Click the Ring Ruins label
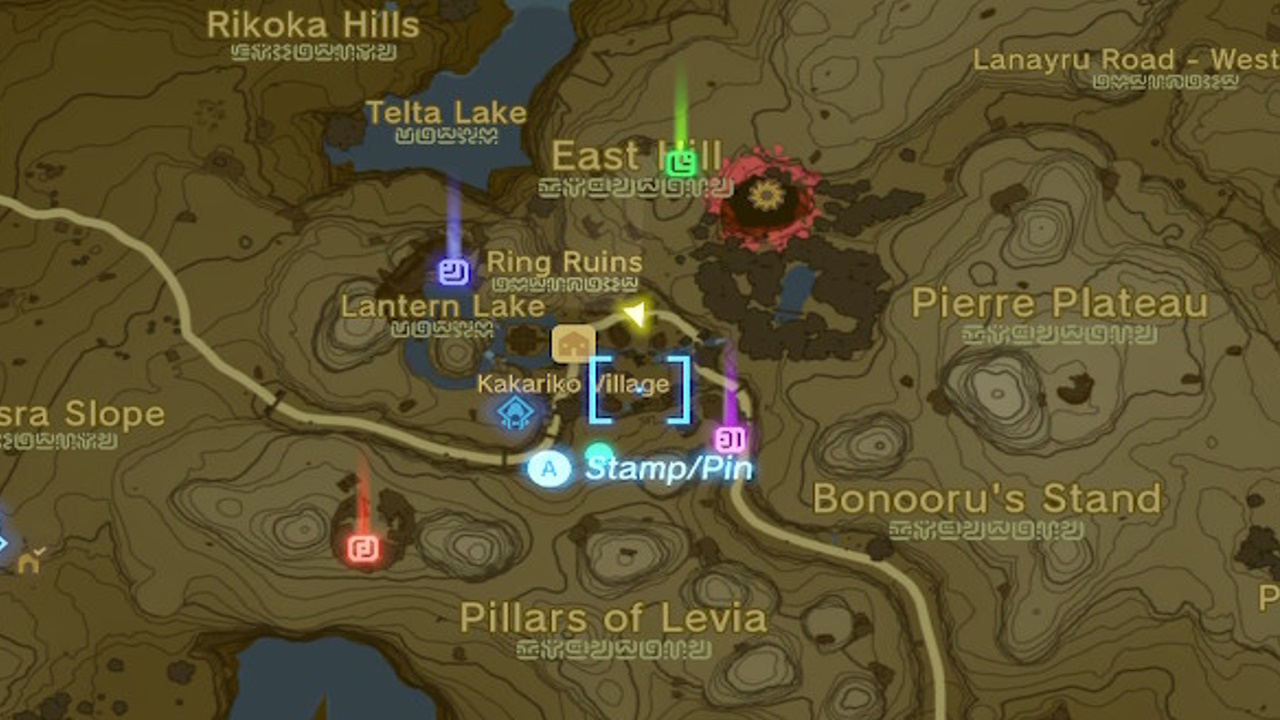Viewport: 1280px width, 720px height. (x=564, y=261)
